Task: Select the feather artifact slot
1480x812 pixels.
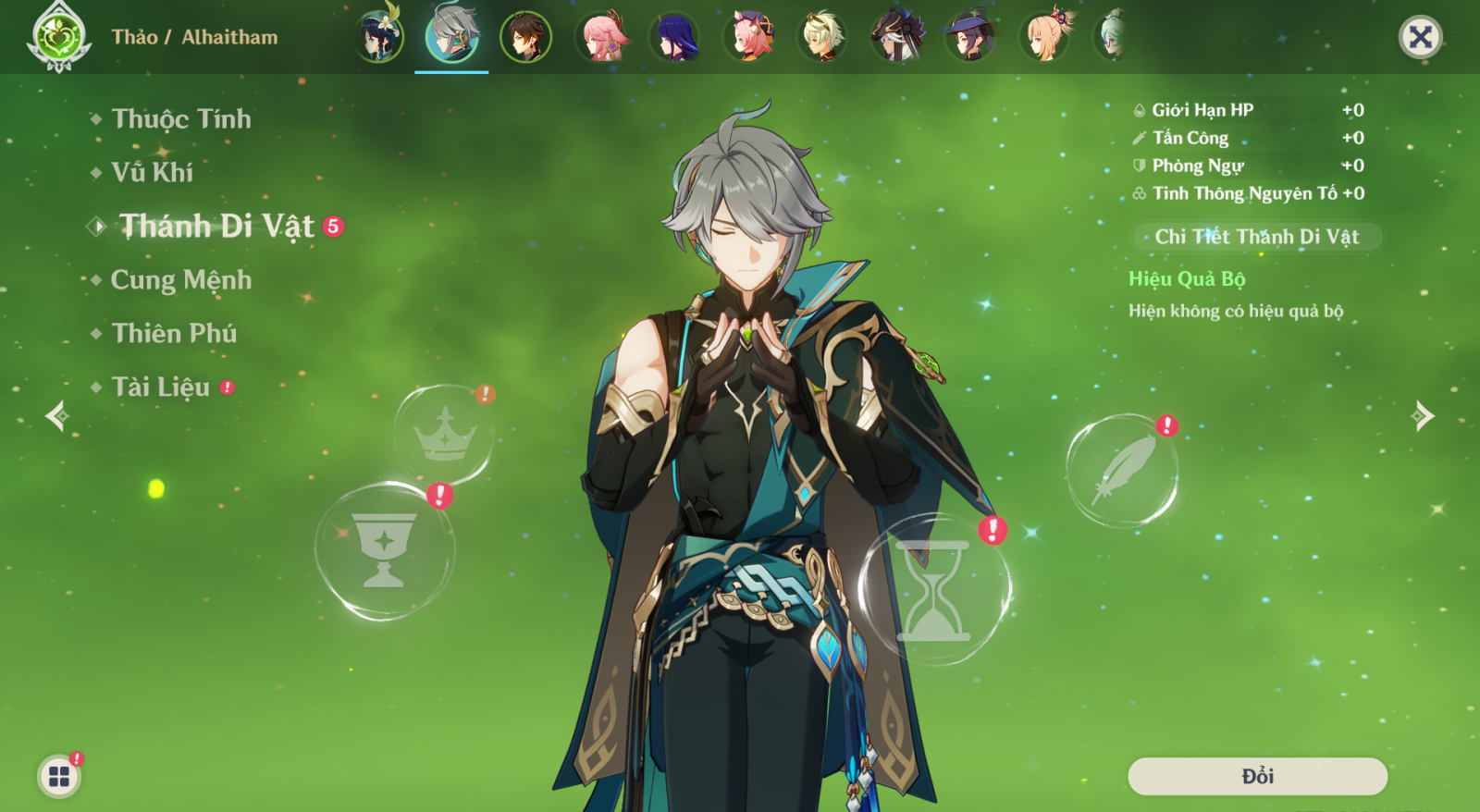Action: [1122, 471]
